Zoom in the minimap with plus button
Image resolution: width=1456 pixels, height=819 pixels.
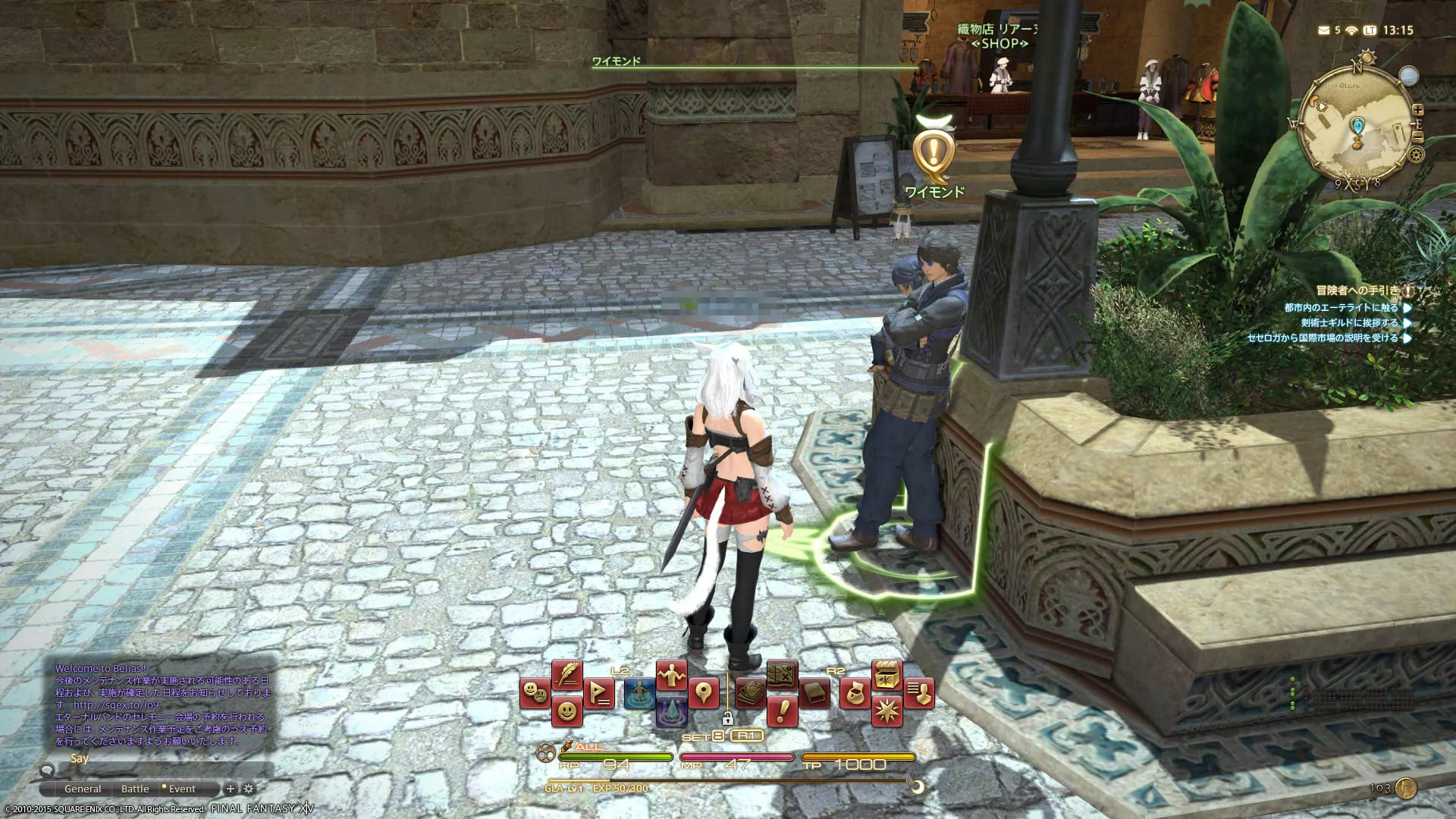pos(1418,110)
